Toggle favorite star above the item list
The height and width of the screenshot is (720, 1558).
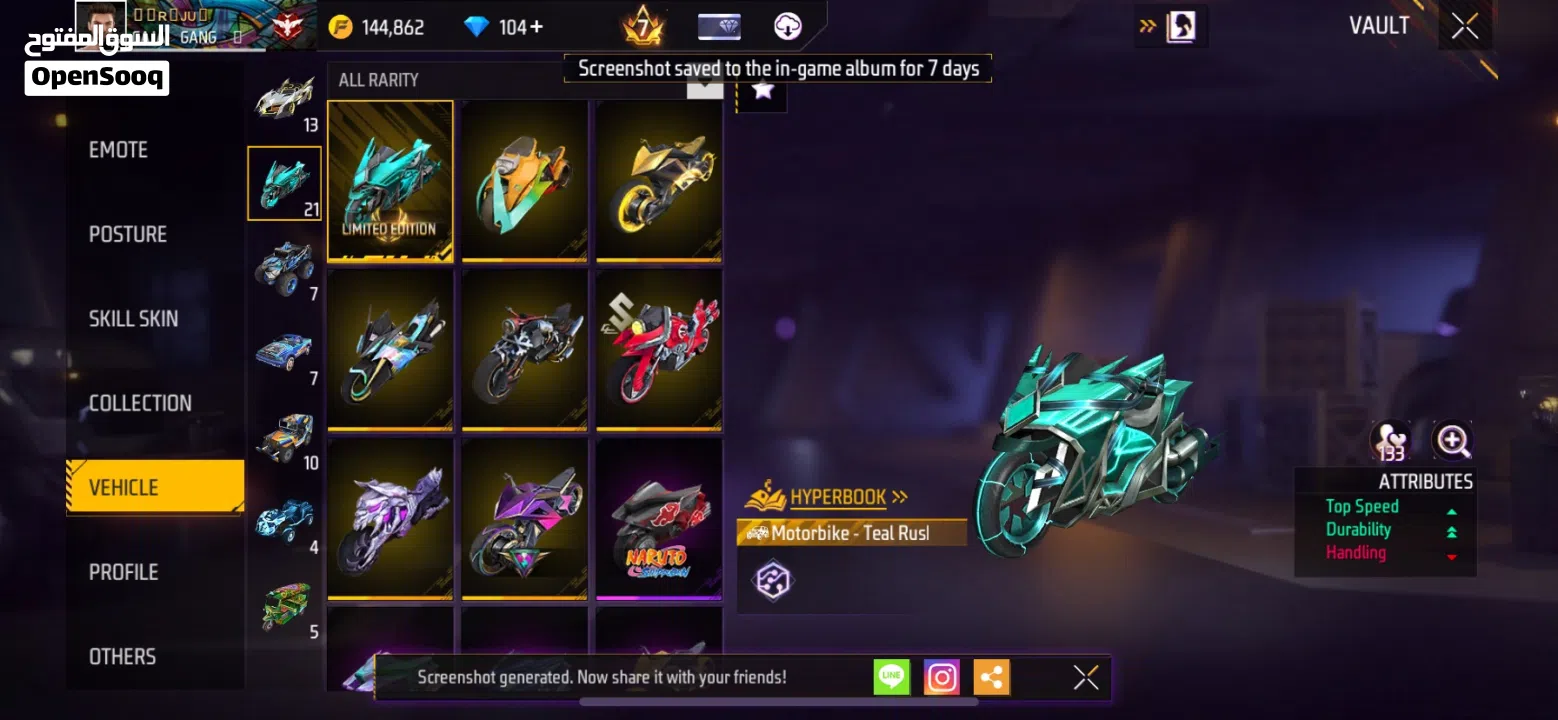point(765,93)
